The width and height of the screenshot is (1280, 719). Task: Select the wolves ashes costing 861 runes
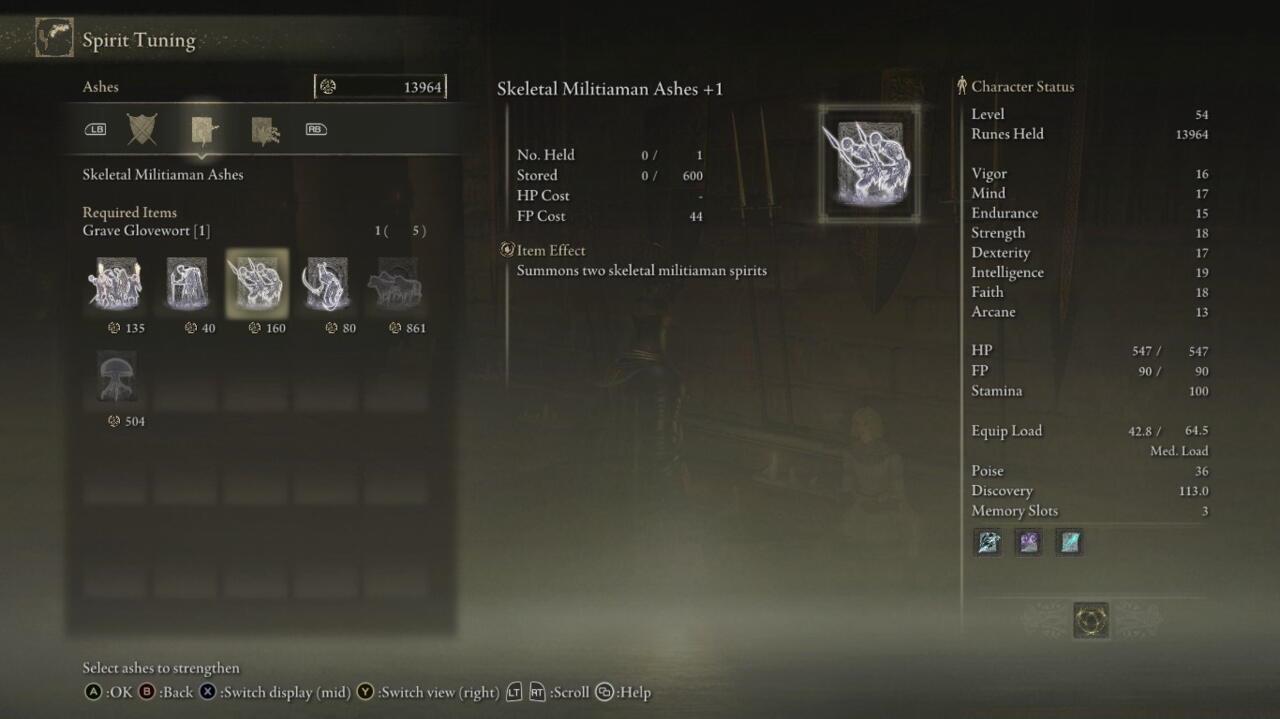(x=396, y=284)
